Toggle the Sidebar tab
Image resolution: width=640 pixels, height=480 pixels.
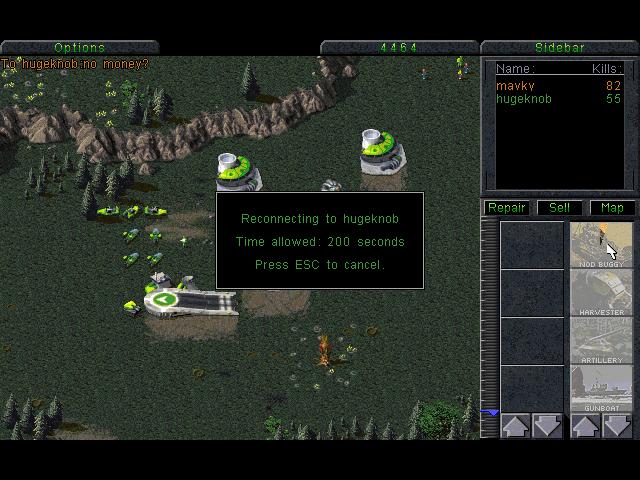coord(560,47)
